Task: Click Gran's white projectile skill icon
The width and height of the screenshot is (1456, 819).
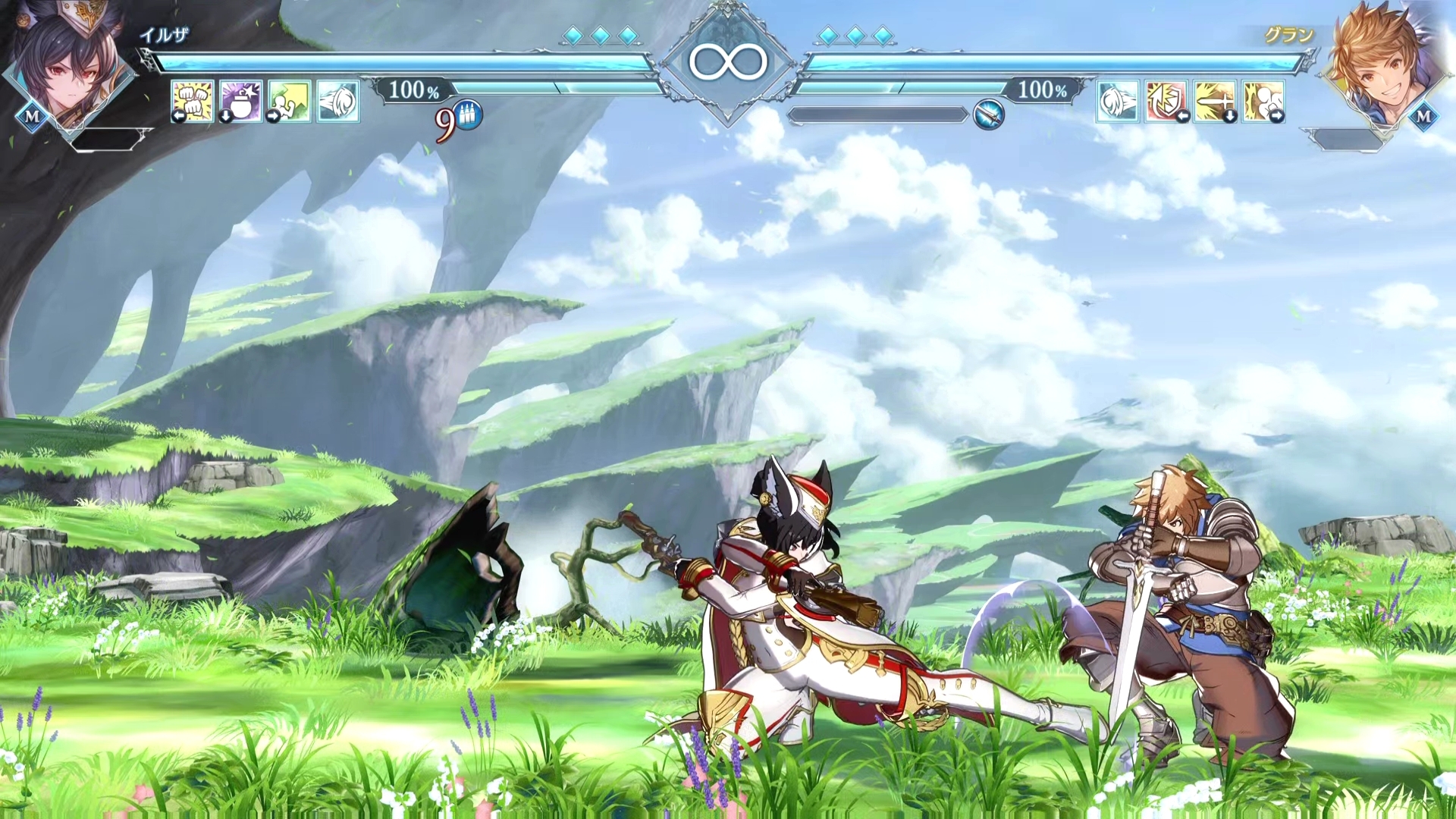Action: [1118, 100]
